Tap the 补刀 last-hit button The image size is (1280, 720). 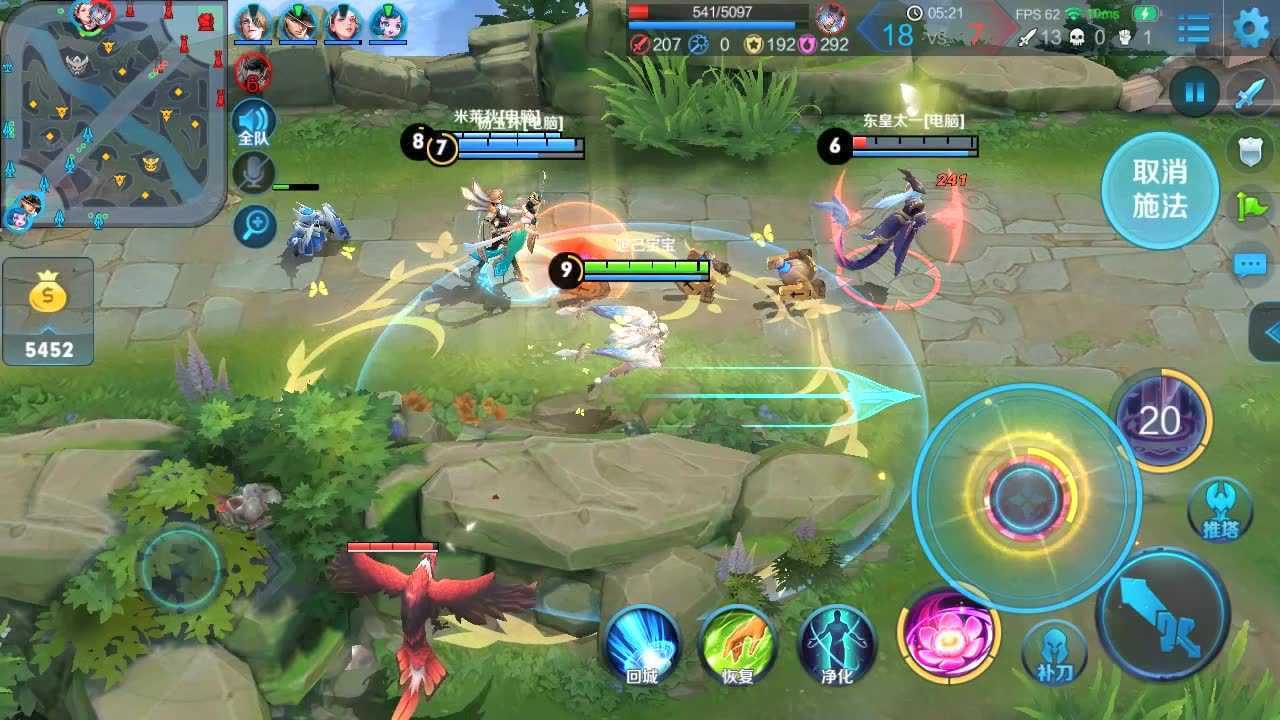click(x=1054, y=652)
